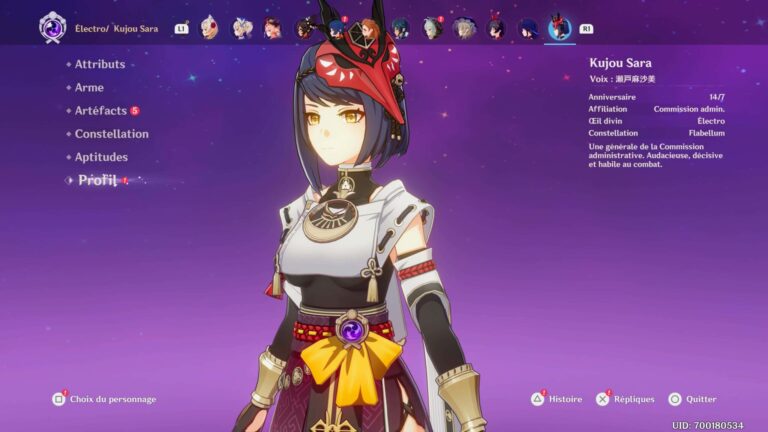Image resolution: width=768 pixels, height=432 pixels.
Task: Select the Profil menu entry
Action: (97, 180)
